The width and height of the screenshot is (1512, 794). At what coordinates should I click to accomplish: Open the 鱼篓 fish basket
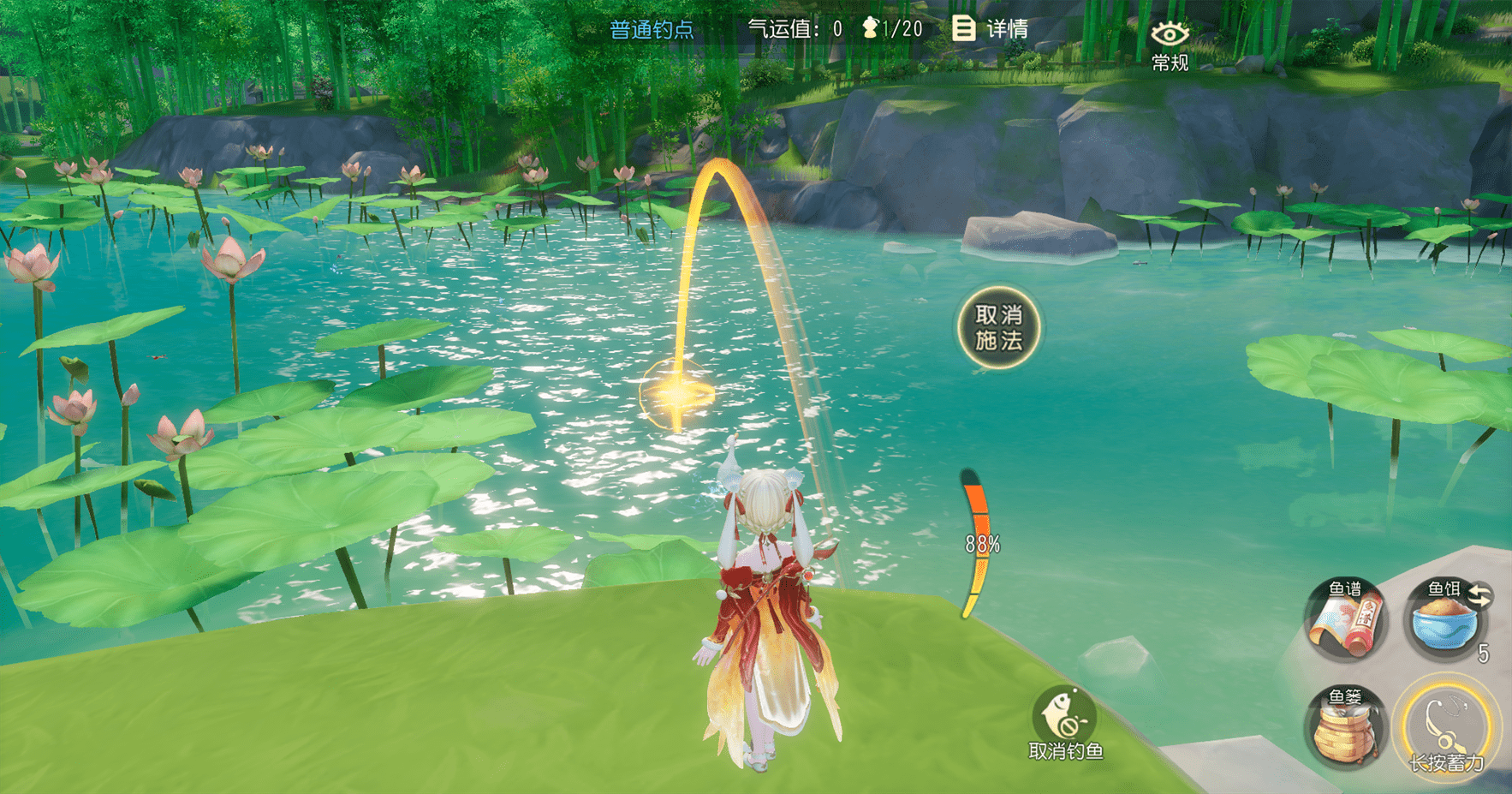1345,728
